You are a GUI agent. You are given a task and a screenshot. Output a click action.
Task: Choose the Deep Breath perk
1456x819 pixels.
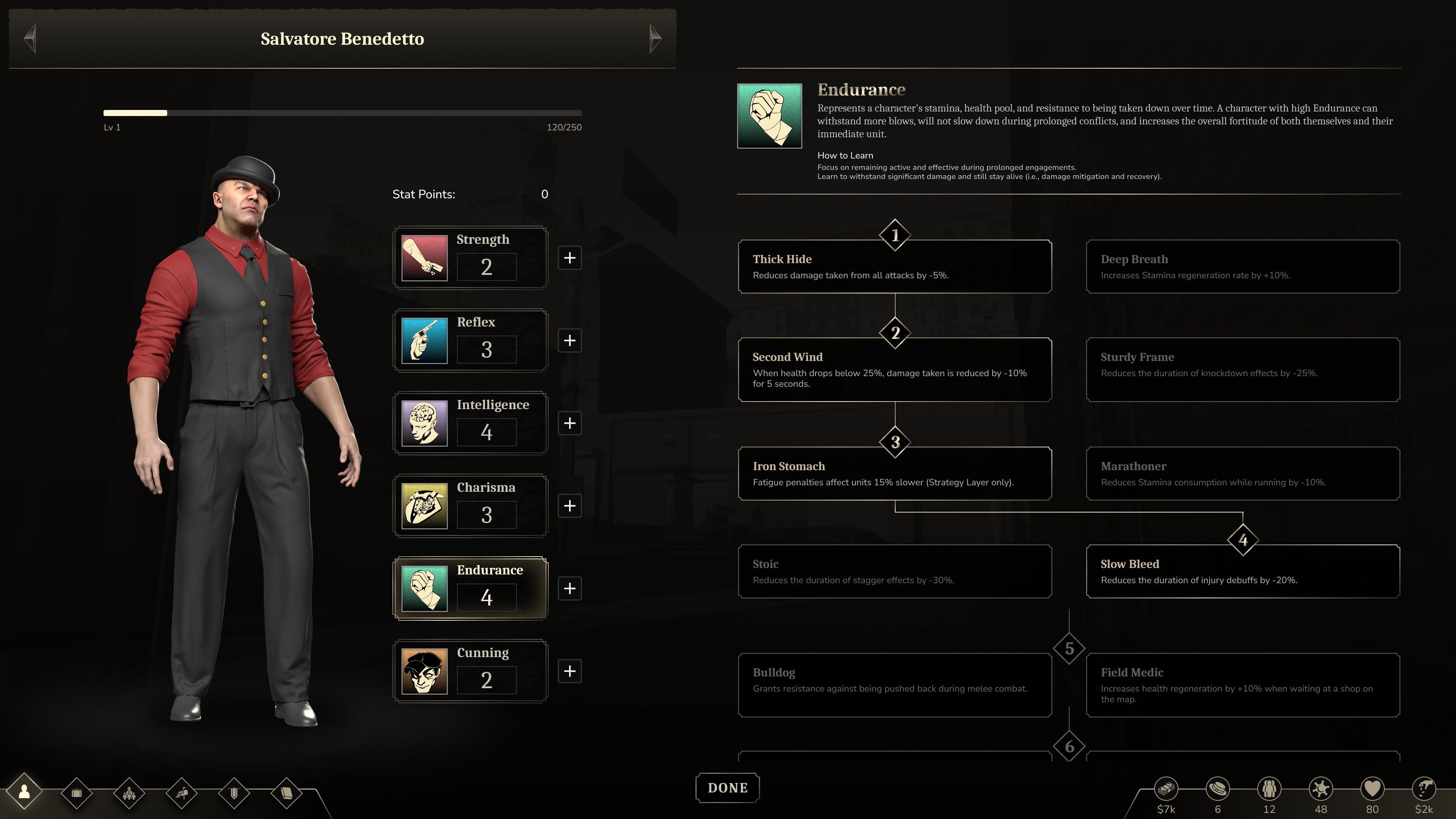[1243, 267]
